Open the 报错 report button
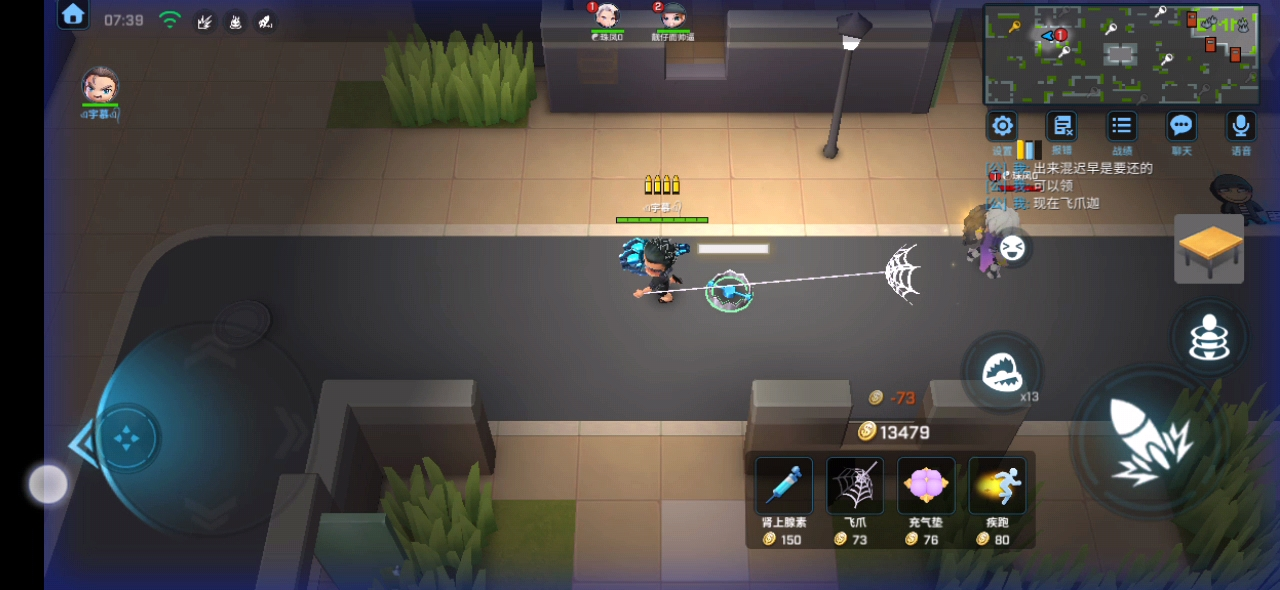1280x590 pixels. click(x=1061, y=126)
